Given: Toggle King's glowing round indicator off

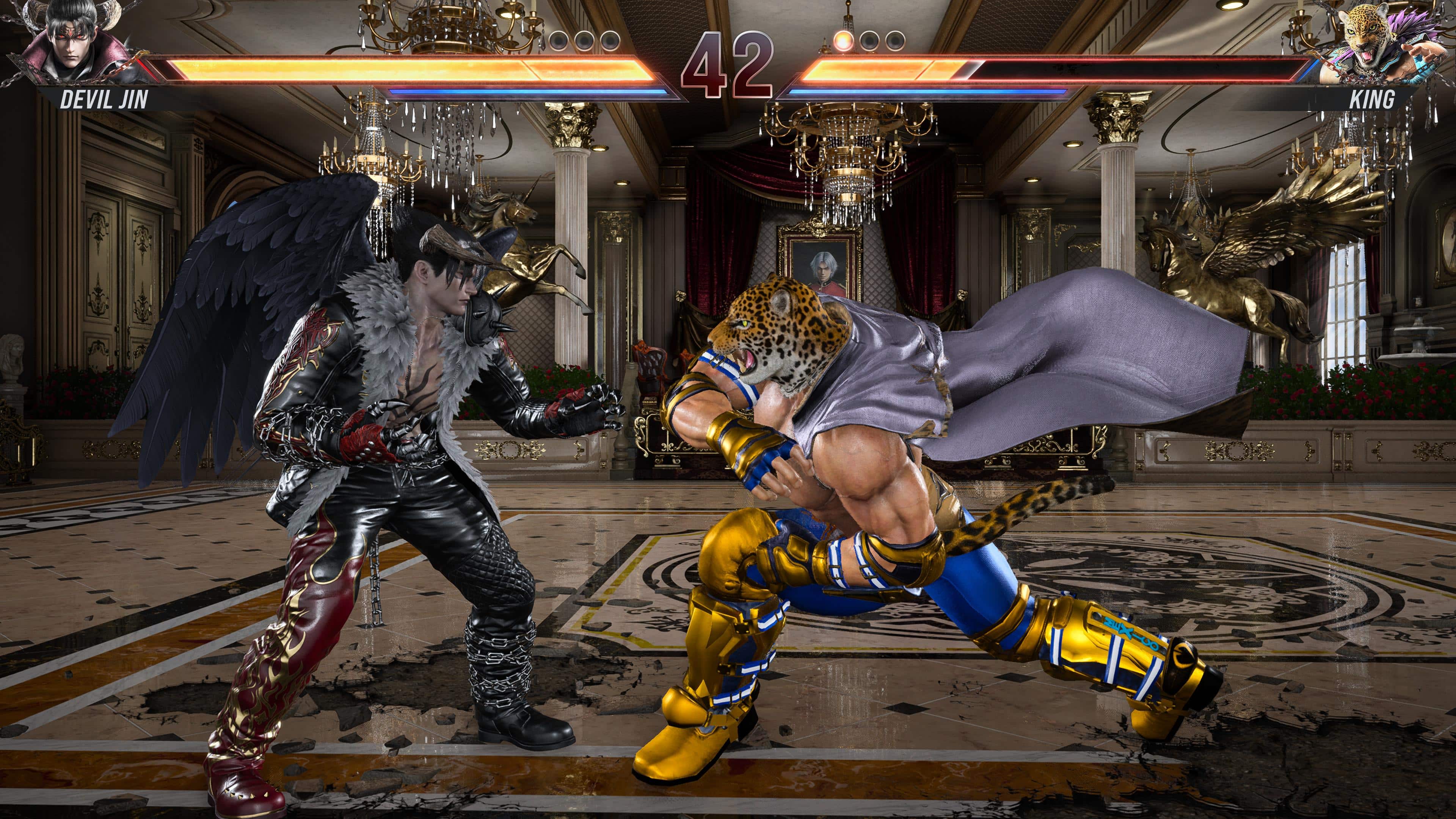Looking at the screenshot, I should [844, 41].
